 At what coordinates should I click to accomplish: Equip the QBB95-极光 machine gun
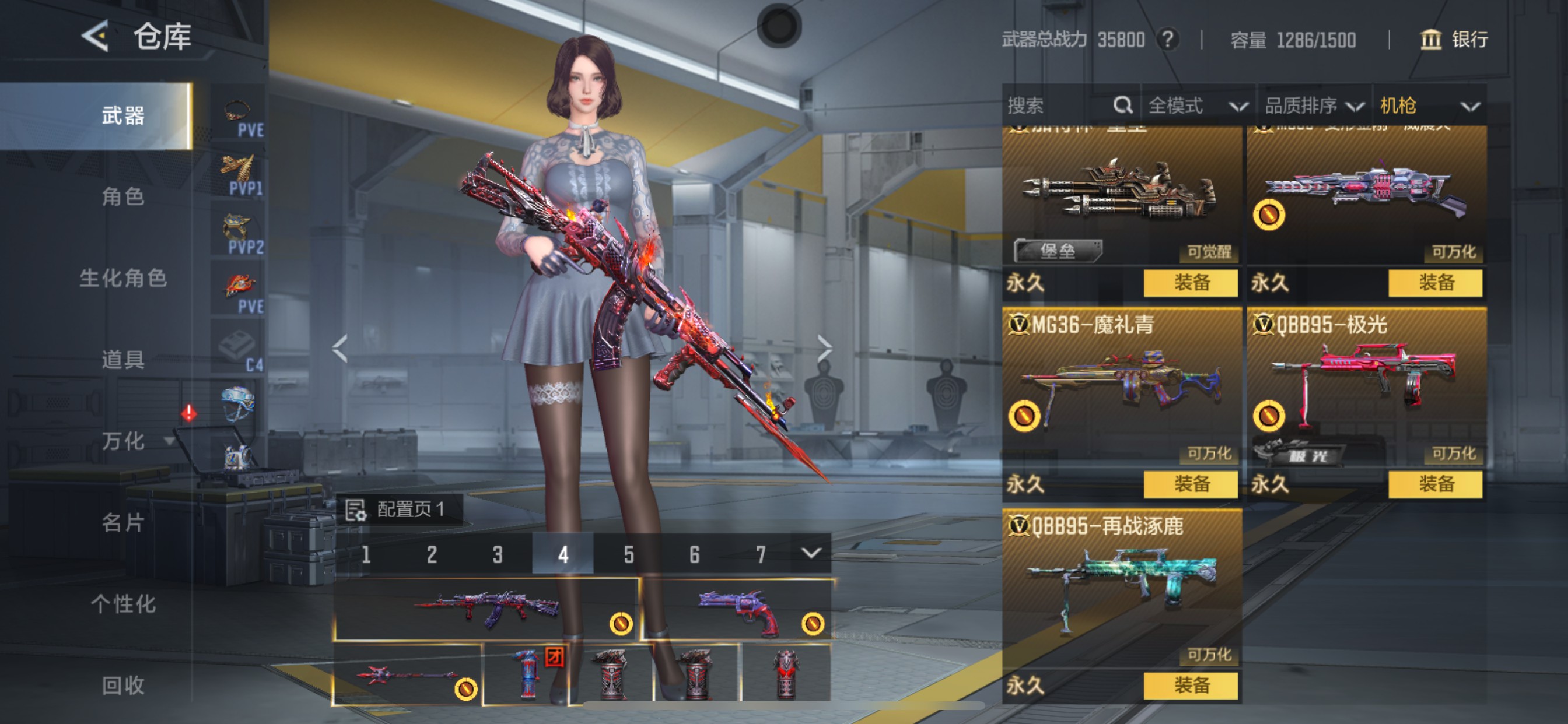[x=1436, y=484]
